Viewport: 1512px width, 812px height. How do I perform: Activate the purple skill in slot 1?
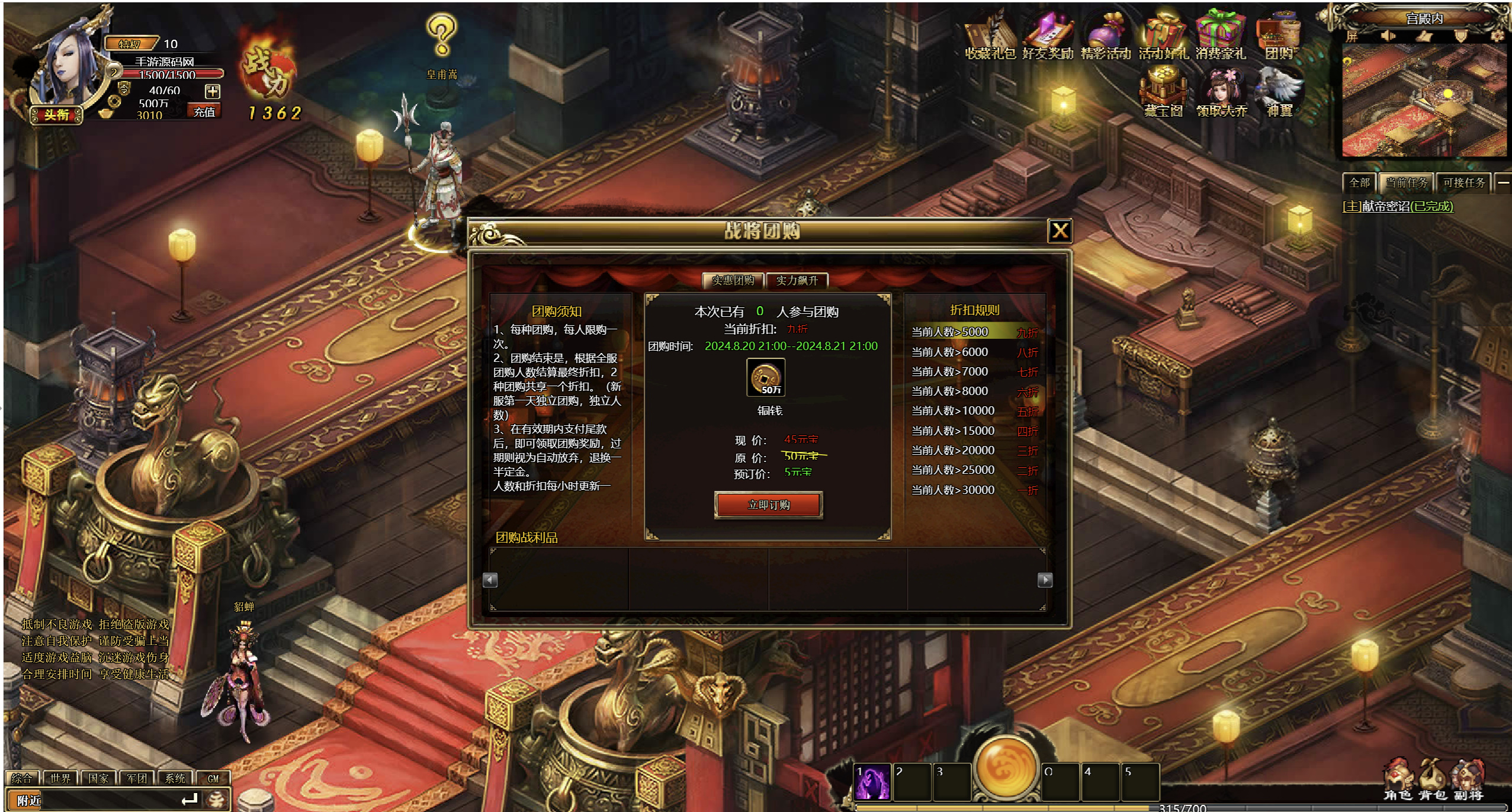click(872, 781)
